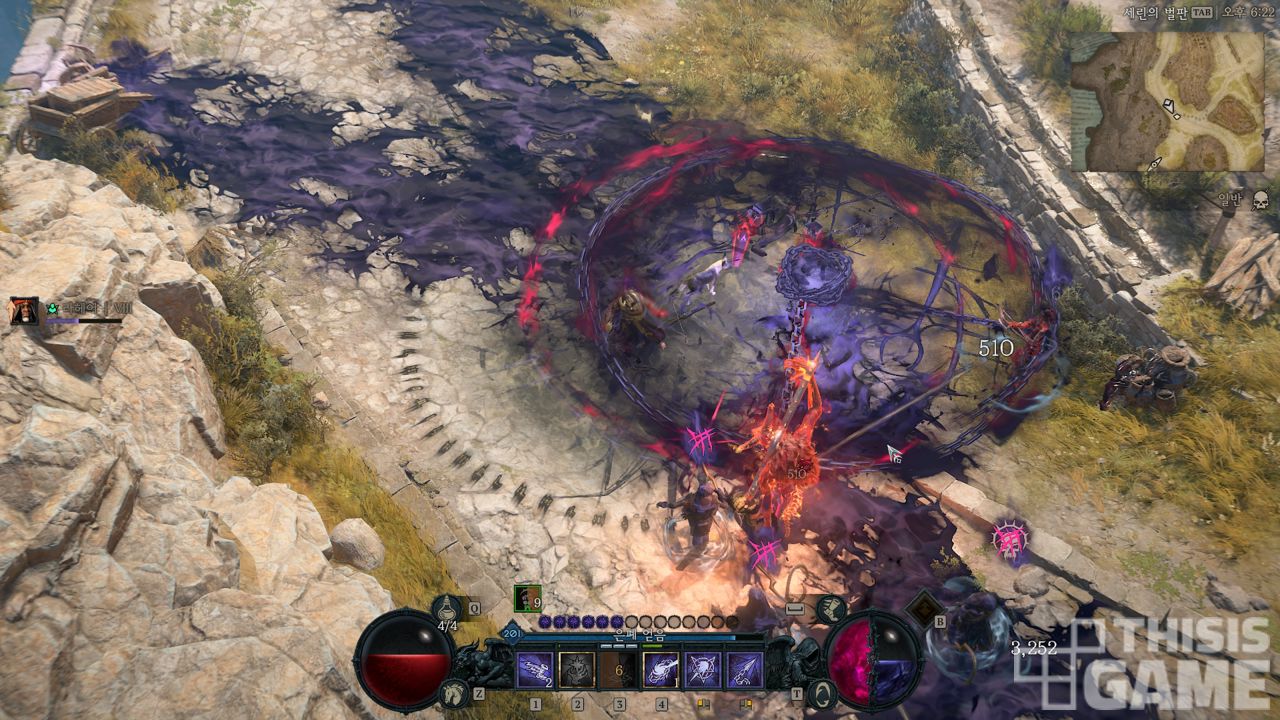Screen dimensions: 1280x720
Task: Use the healing potion flask
Action: 446,607
